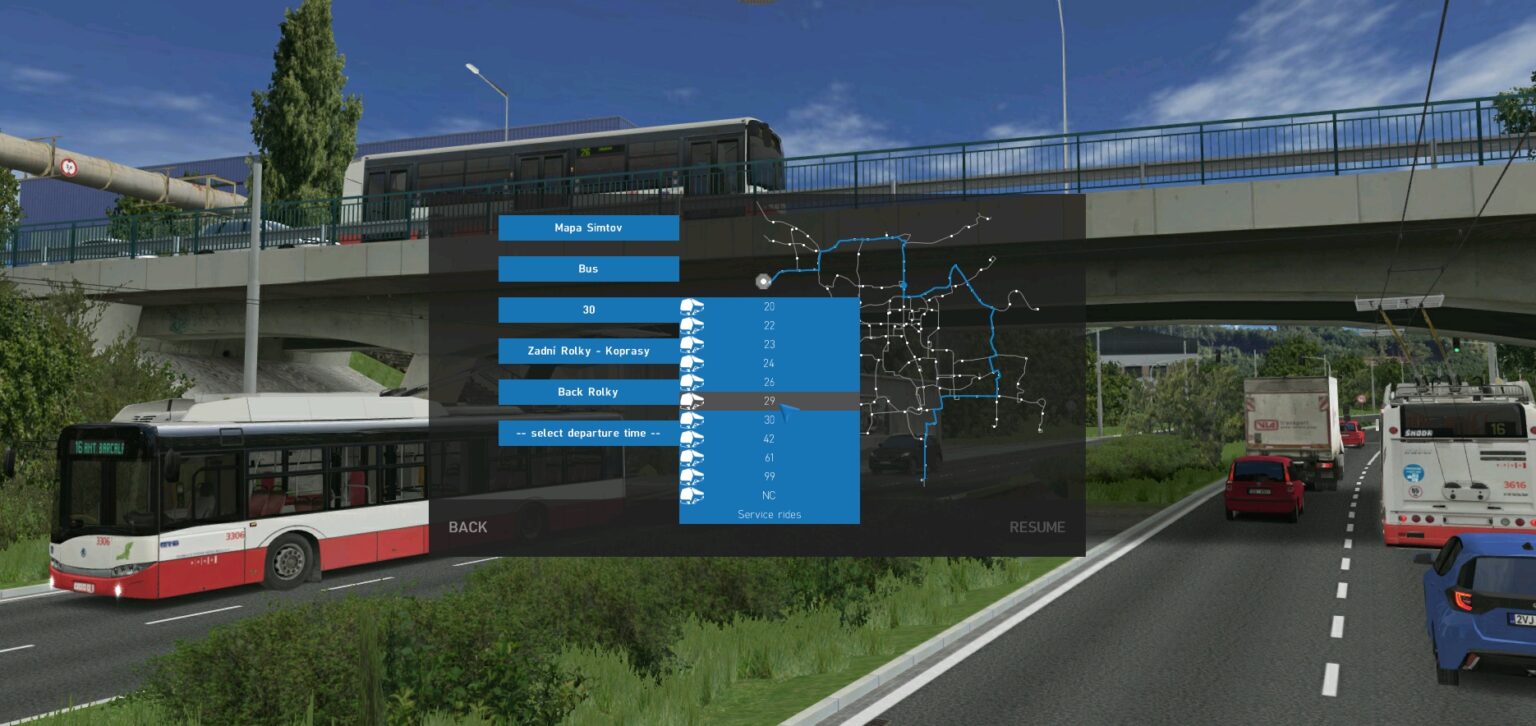Click the bus icon beside line 61
The image size is (1536, 726).
[691, 458]
